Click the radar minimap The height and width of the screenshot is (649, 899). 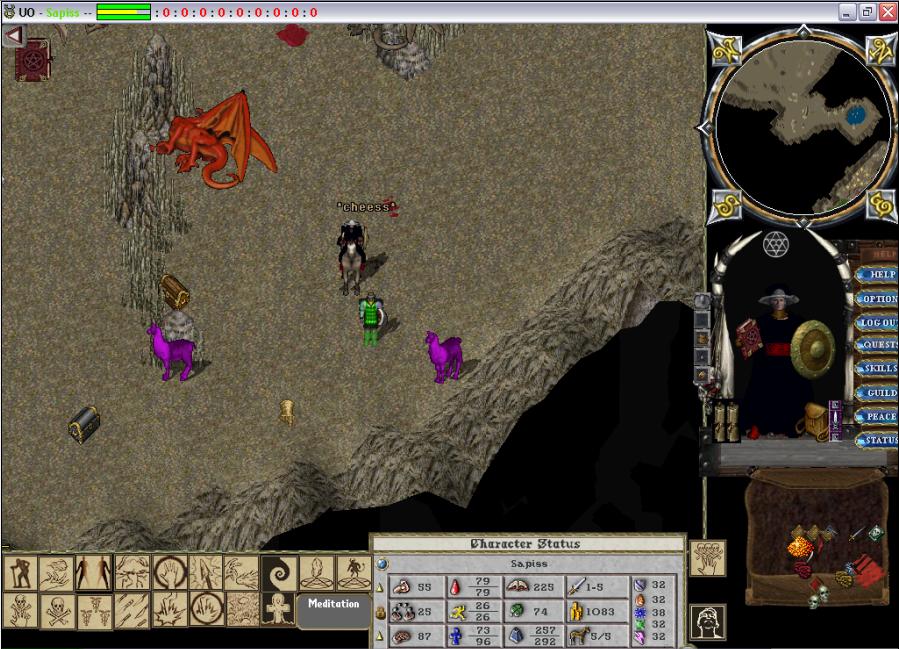tap(803, 124)
